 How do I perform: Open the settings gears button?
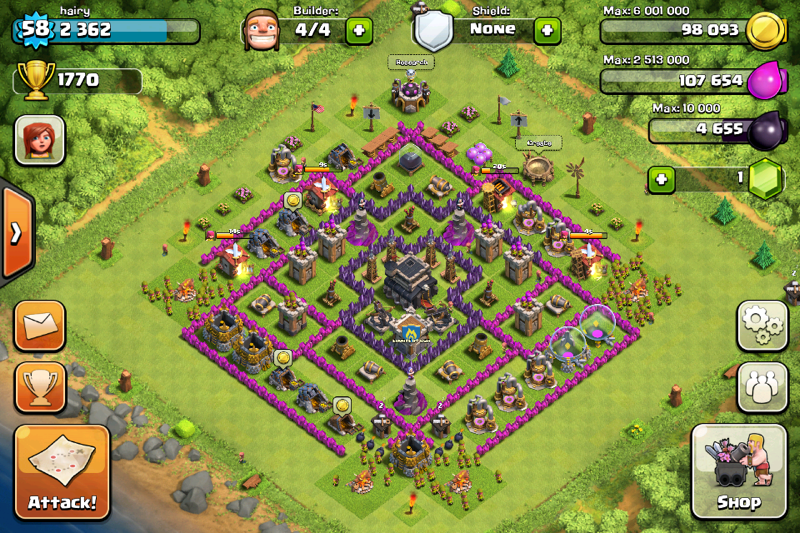tap(762, 325)
